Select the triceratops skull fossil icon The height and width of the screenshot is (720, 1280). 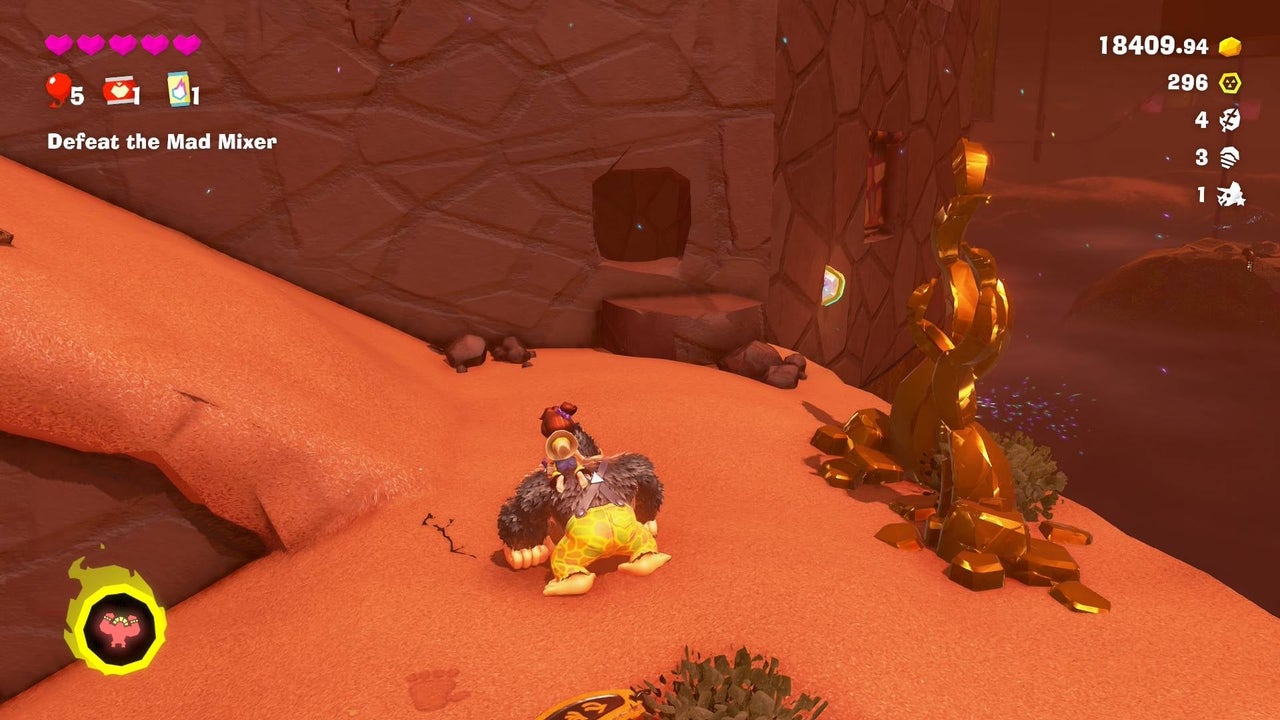pyautogui.click(x=1229, y=194)
